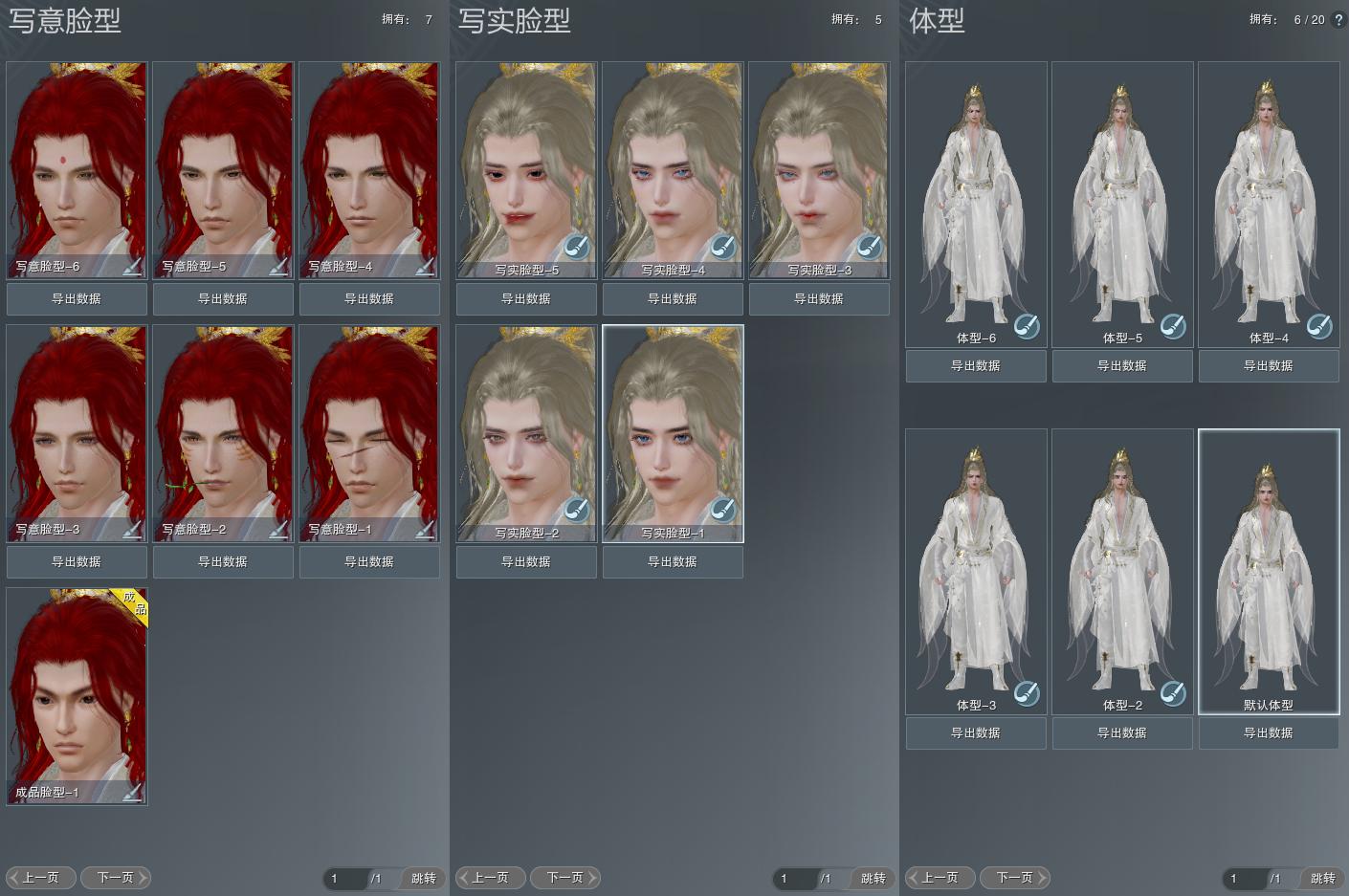Focus the page number field in 写实脸型 panel
This screenshot has height=896, width=1349.
(794, 879)
